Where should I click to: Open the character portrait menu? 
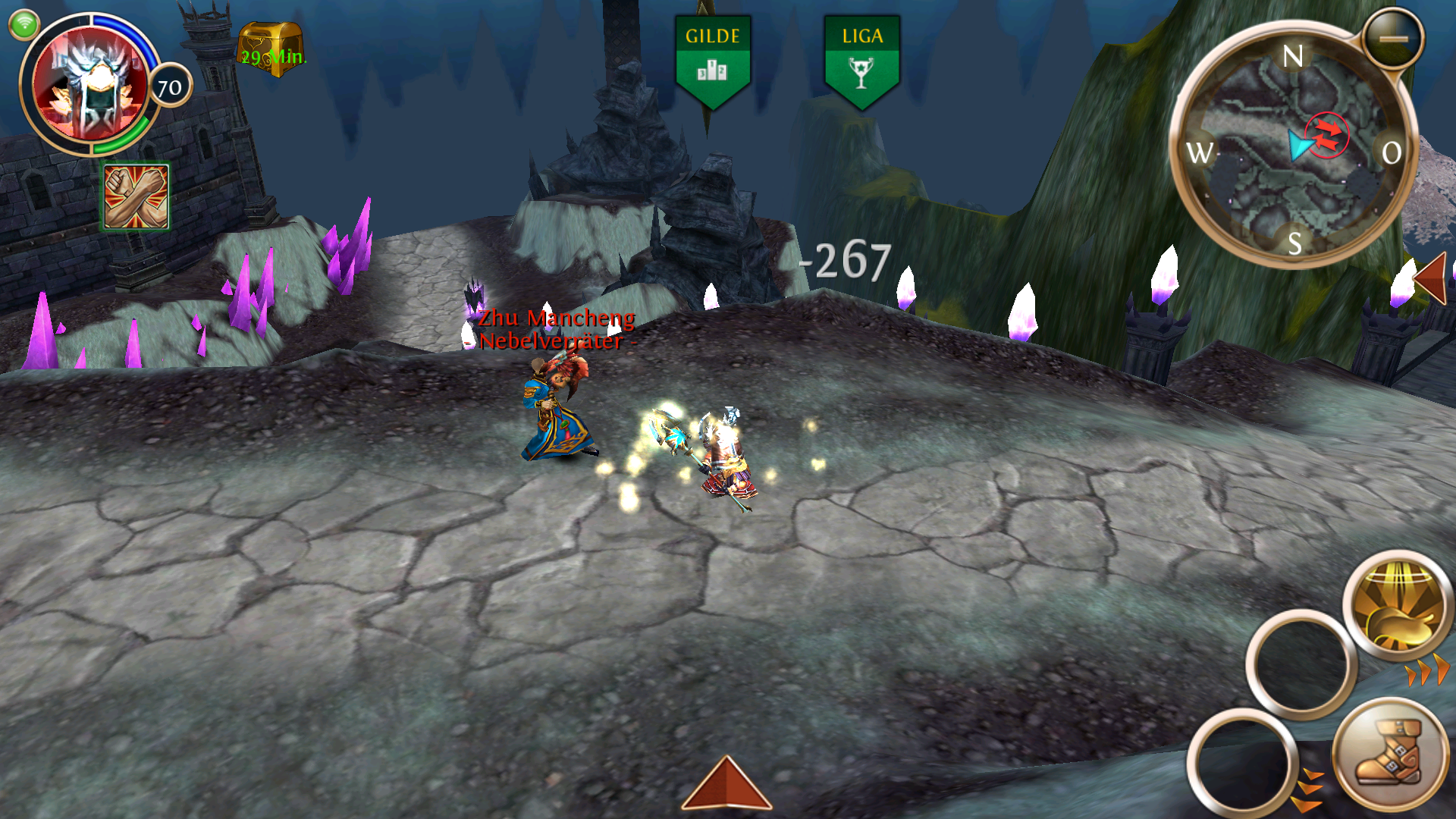tap(91, 85)
